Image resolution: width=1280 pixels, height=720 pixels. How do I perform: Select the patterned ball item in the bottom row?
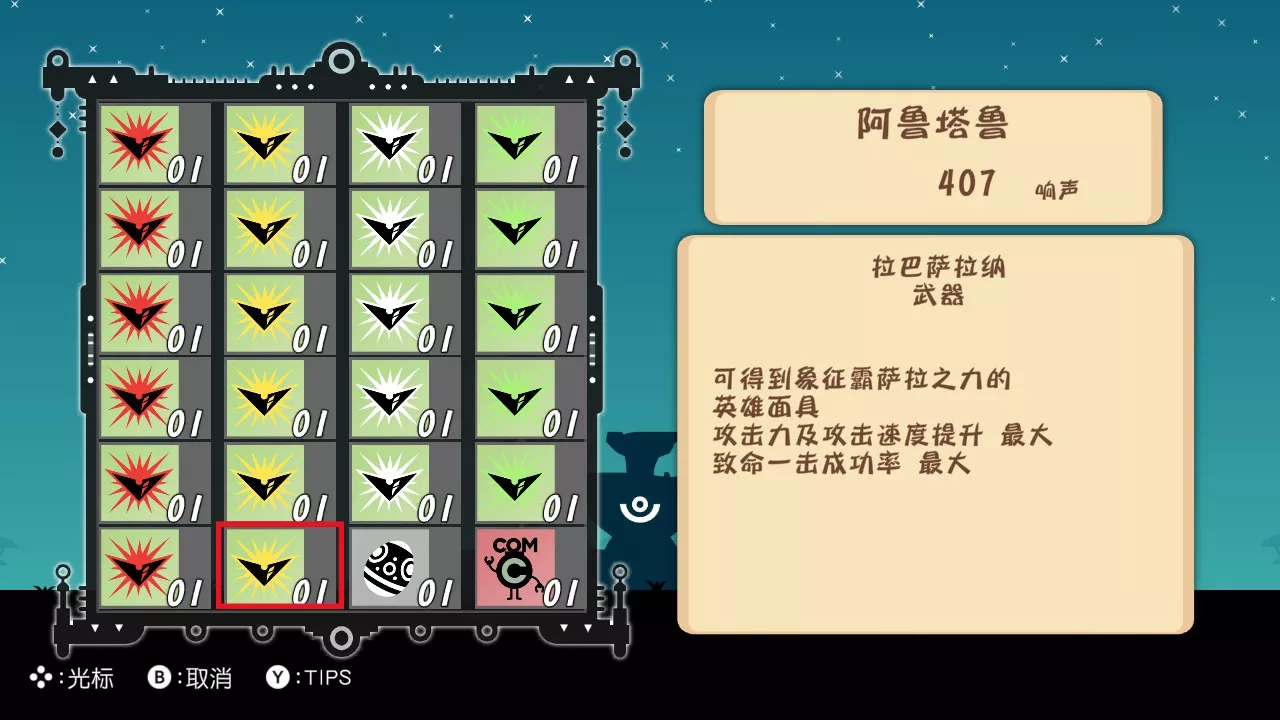388,567
